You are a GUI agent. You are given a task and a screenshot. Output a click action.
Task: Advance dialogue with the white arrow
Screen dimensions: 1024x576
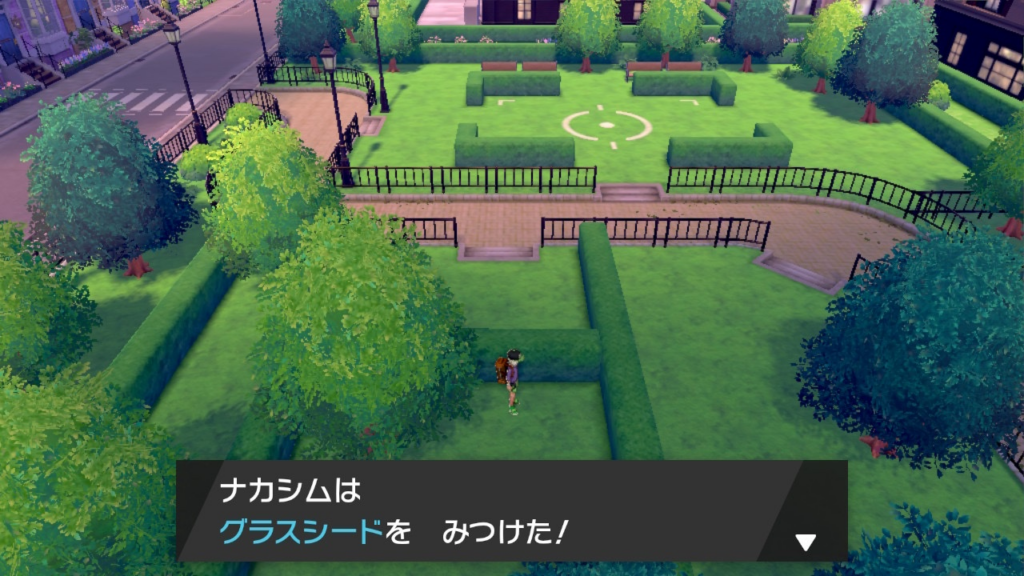pyautogui.click(x=805, y=542)
